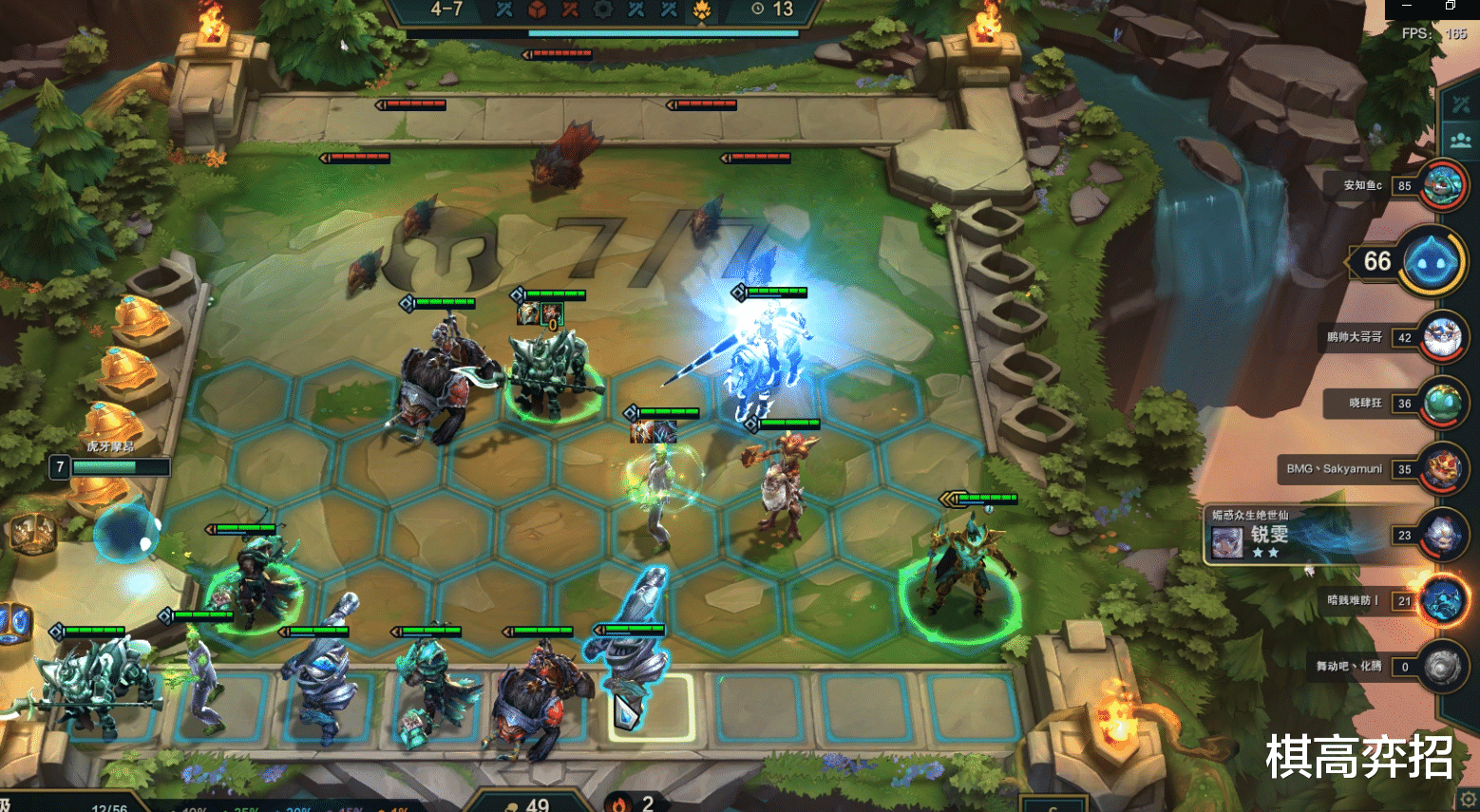
Task: Click the golden crown stage marker at top
Action: (702, 9)
